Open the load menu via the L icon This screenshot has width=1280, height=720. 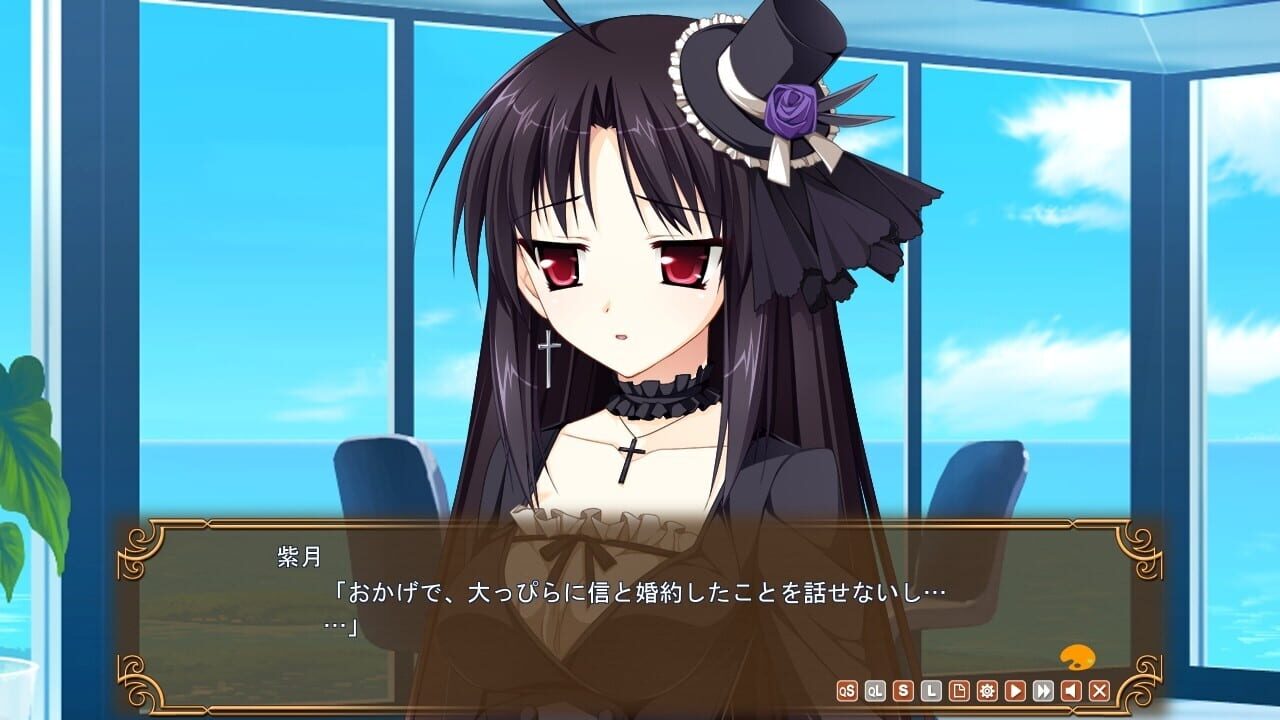click(929, 690)
